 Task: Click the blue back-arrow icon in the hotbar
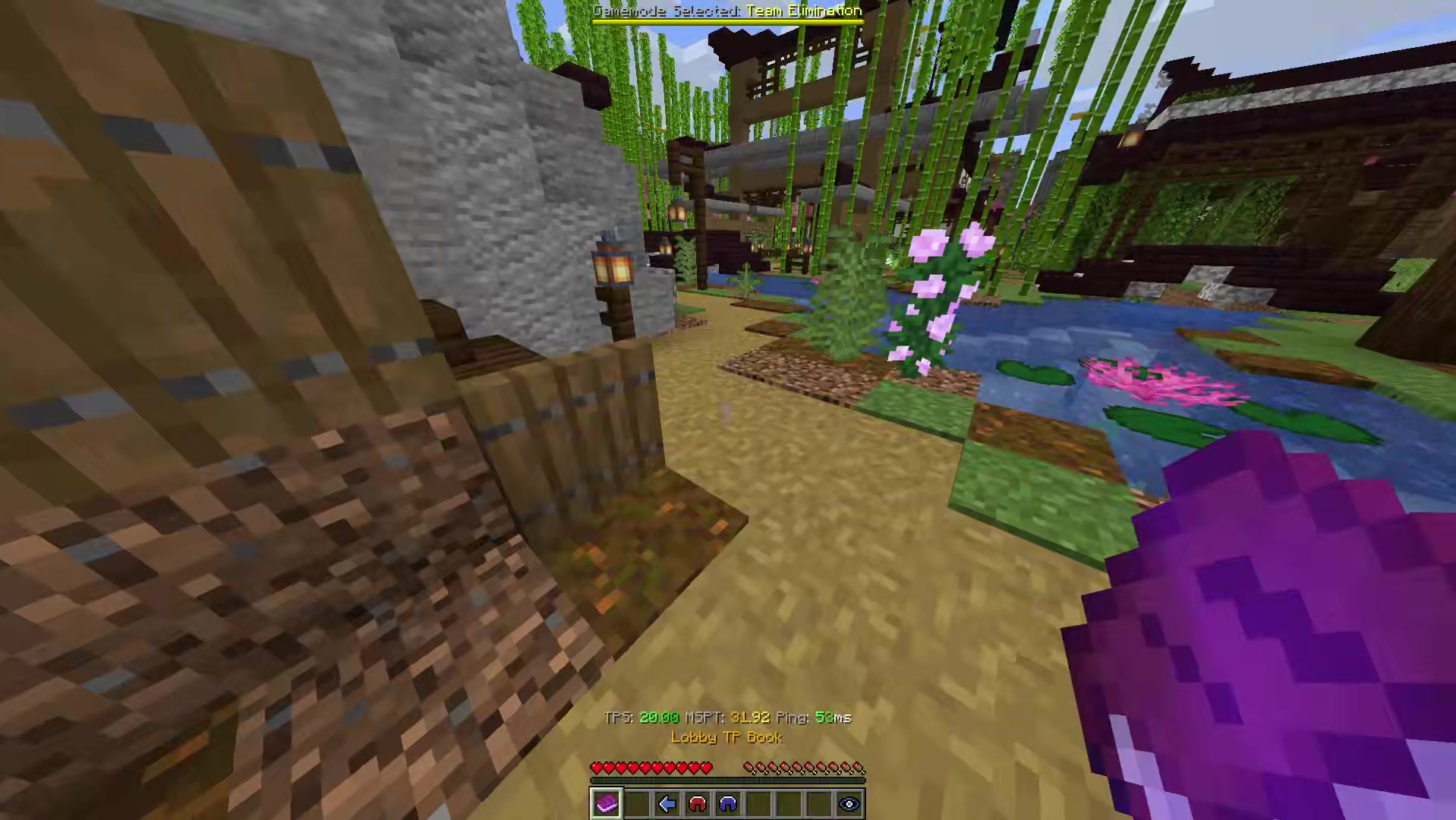click(667, 804)
